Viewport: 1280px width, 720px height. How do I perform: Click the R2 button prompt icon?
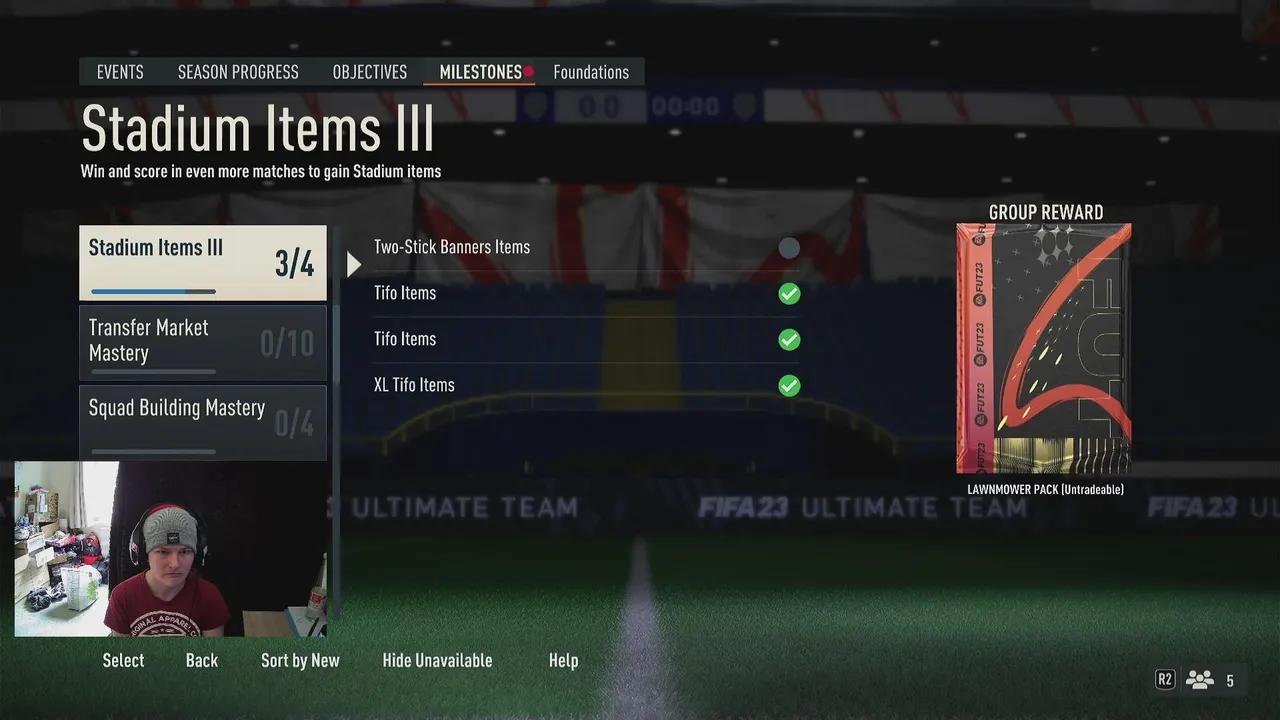tap(1164, 679)
